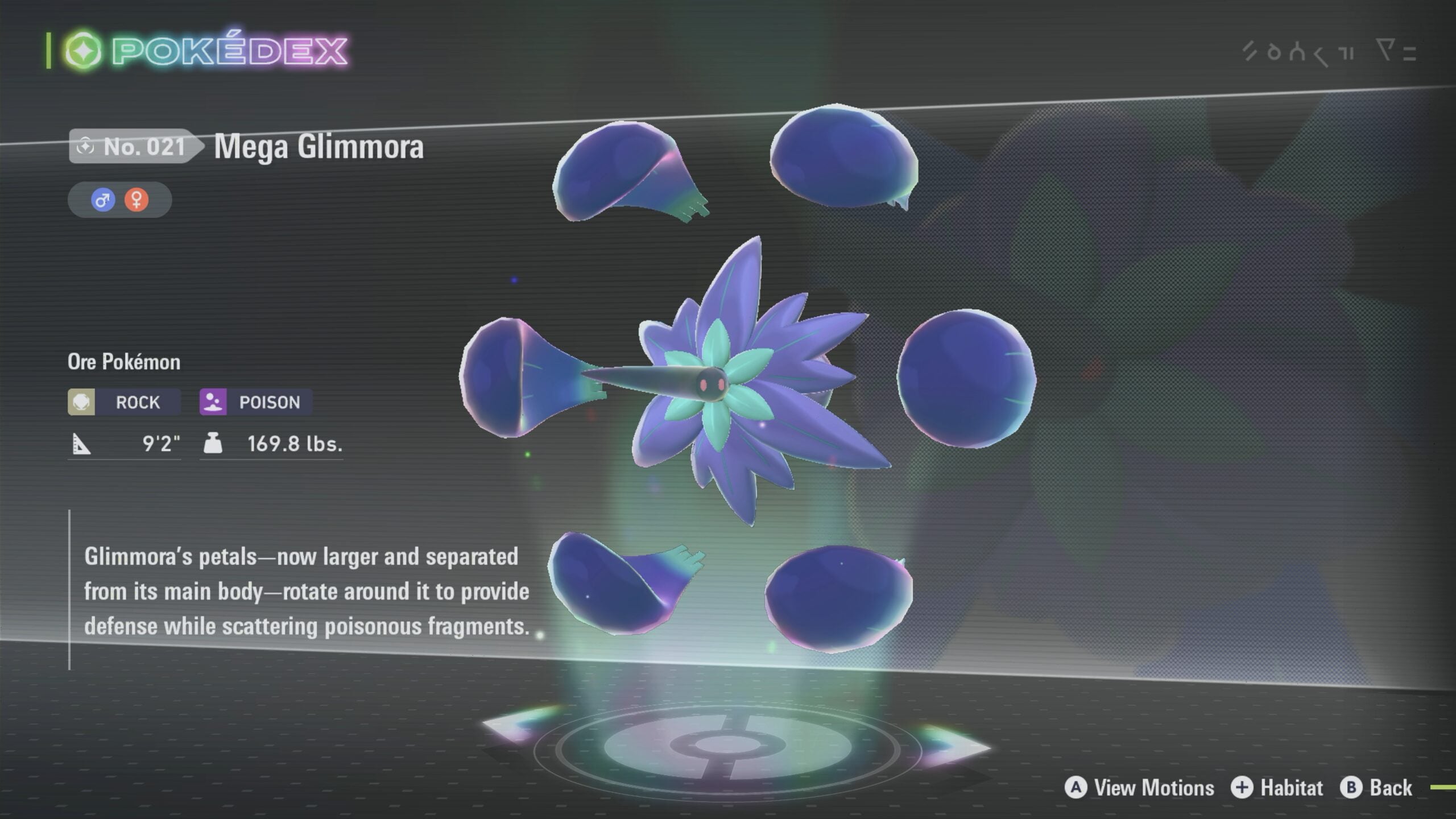Click the Rock type badge
Screen dimensions: 1456x819
click(x=124, y=402)
